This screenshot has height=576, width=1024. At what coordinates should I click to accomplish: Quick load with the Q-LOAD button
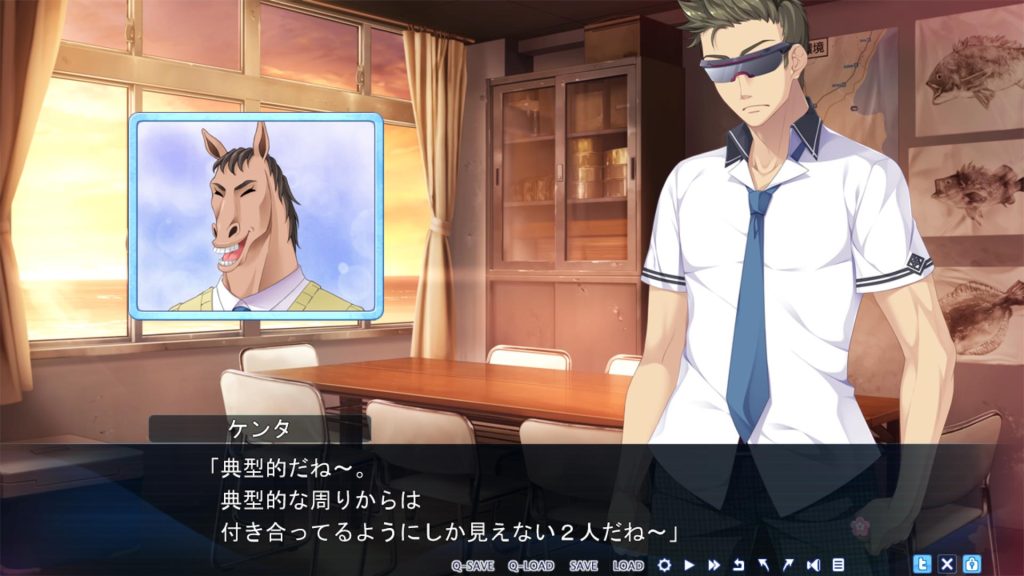(x=530, y=565)
